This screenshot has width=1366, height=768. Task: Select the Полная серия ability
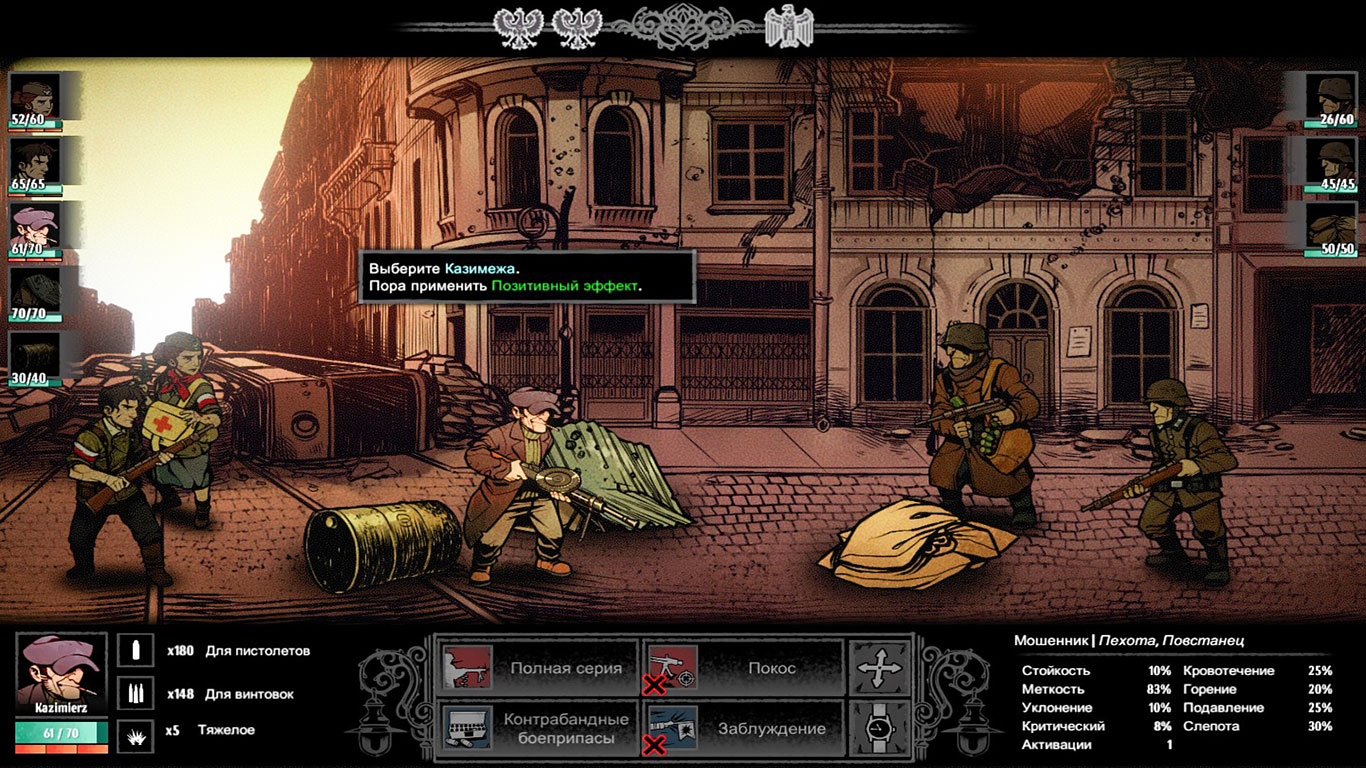pyautogui.click(x=538, y=668)
